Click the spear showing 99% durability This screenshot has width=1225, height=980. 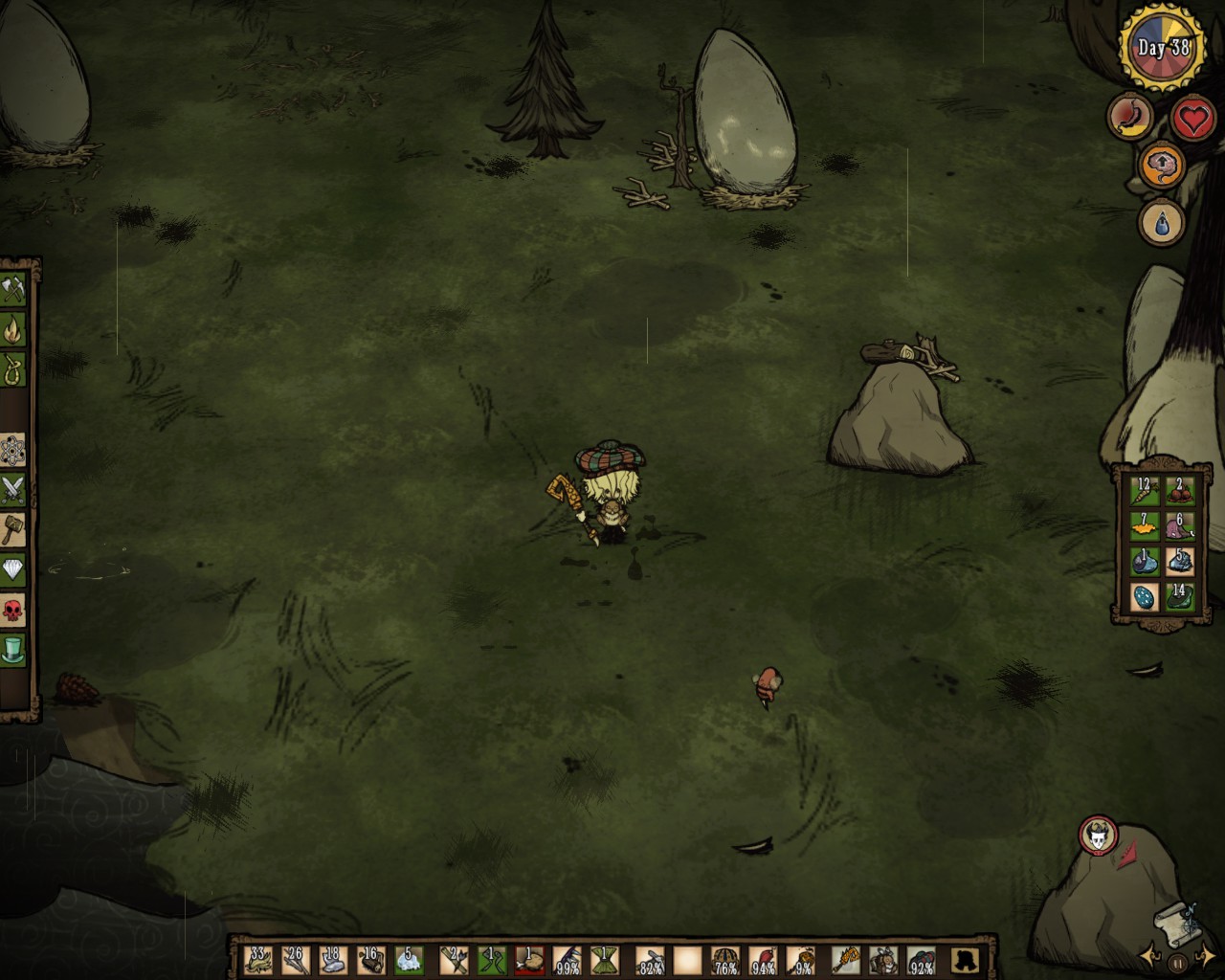click(x=567, y=961)
